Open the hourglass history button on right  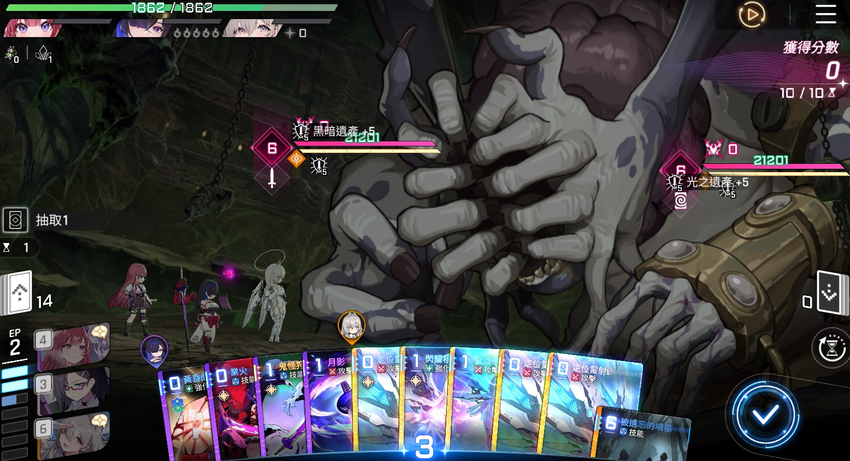click(x=829, y=345)
